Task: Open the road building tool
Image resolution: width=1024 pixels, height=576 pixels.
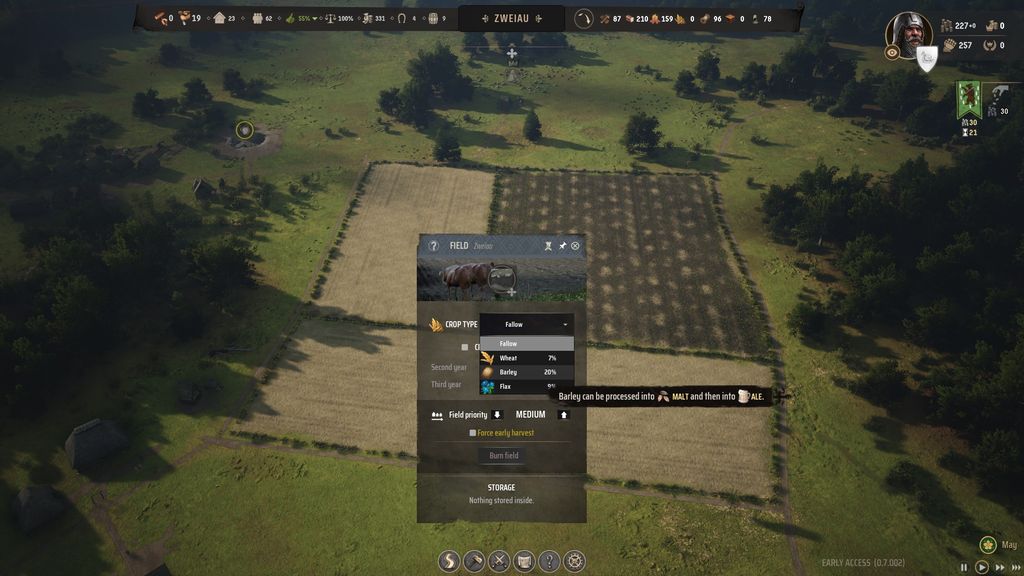Action: point(450,561)
